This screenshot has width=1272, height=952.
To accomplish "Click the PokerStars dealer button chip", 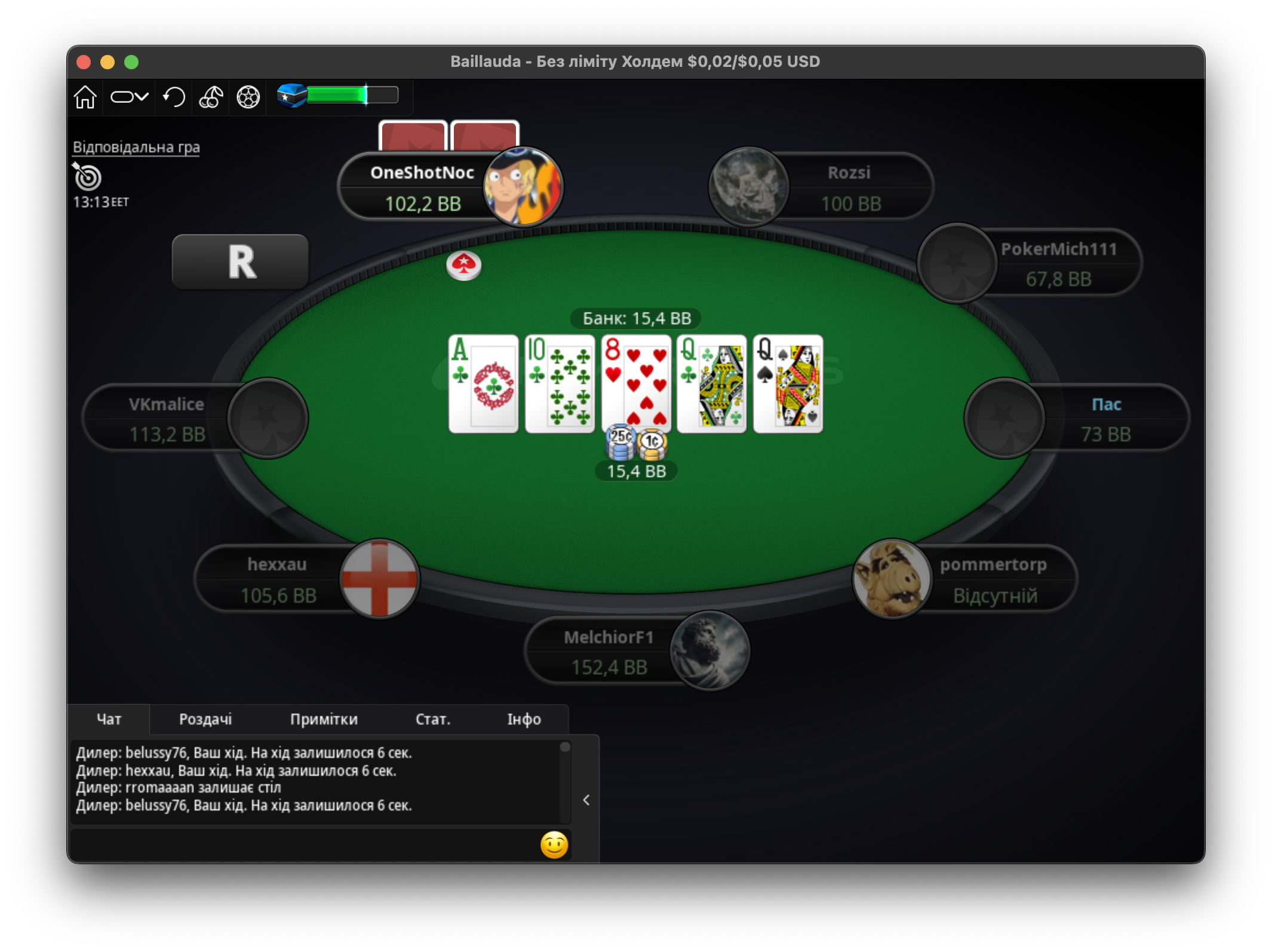I will (x=465, y=266).
